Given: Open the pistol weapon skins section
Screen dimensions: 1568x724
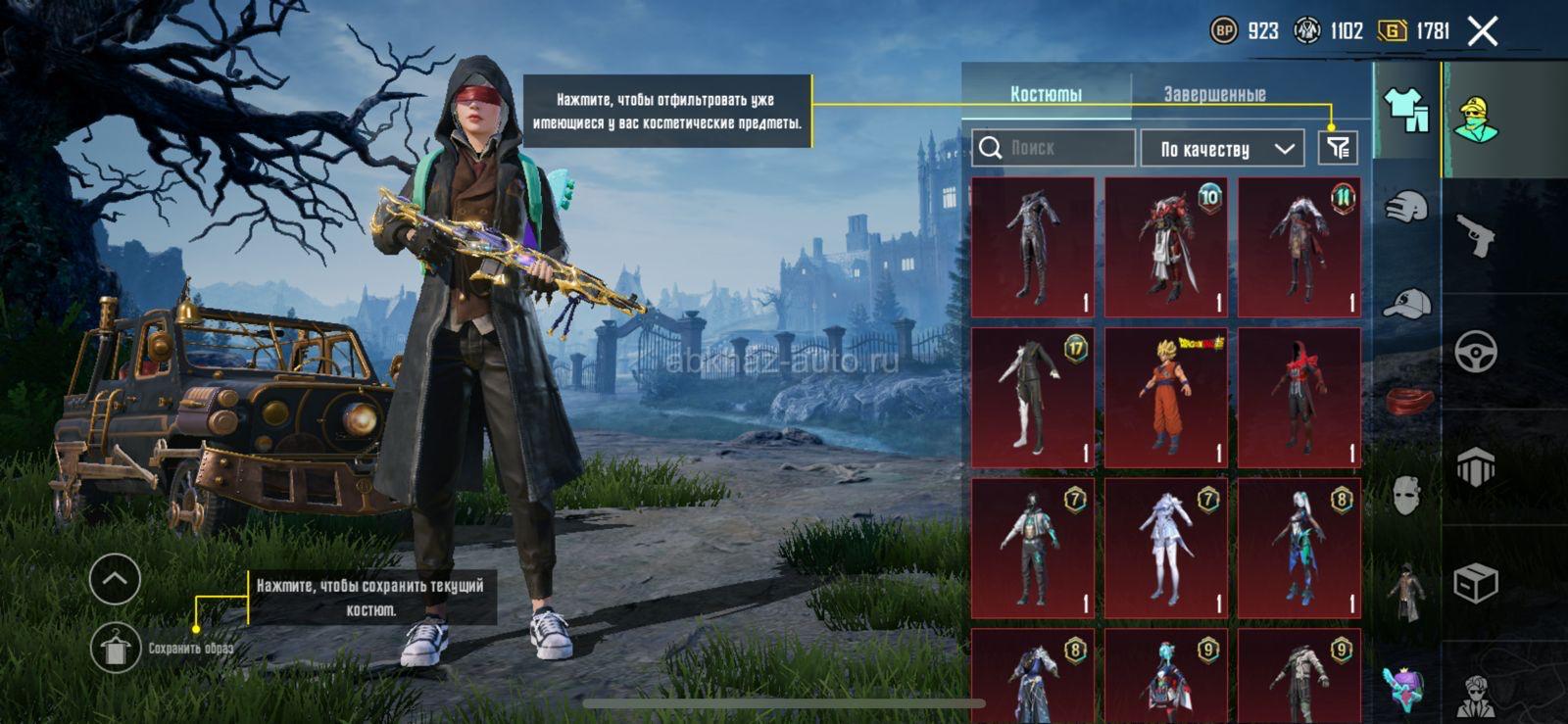Looking at the screenshot, I should pos(1476,235).
